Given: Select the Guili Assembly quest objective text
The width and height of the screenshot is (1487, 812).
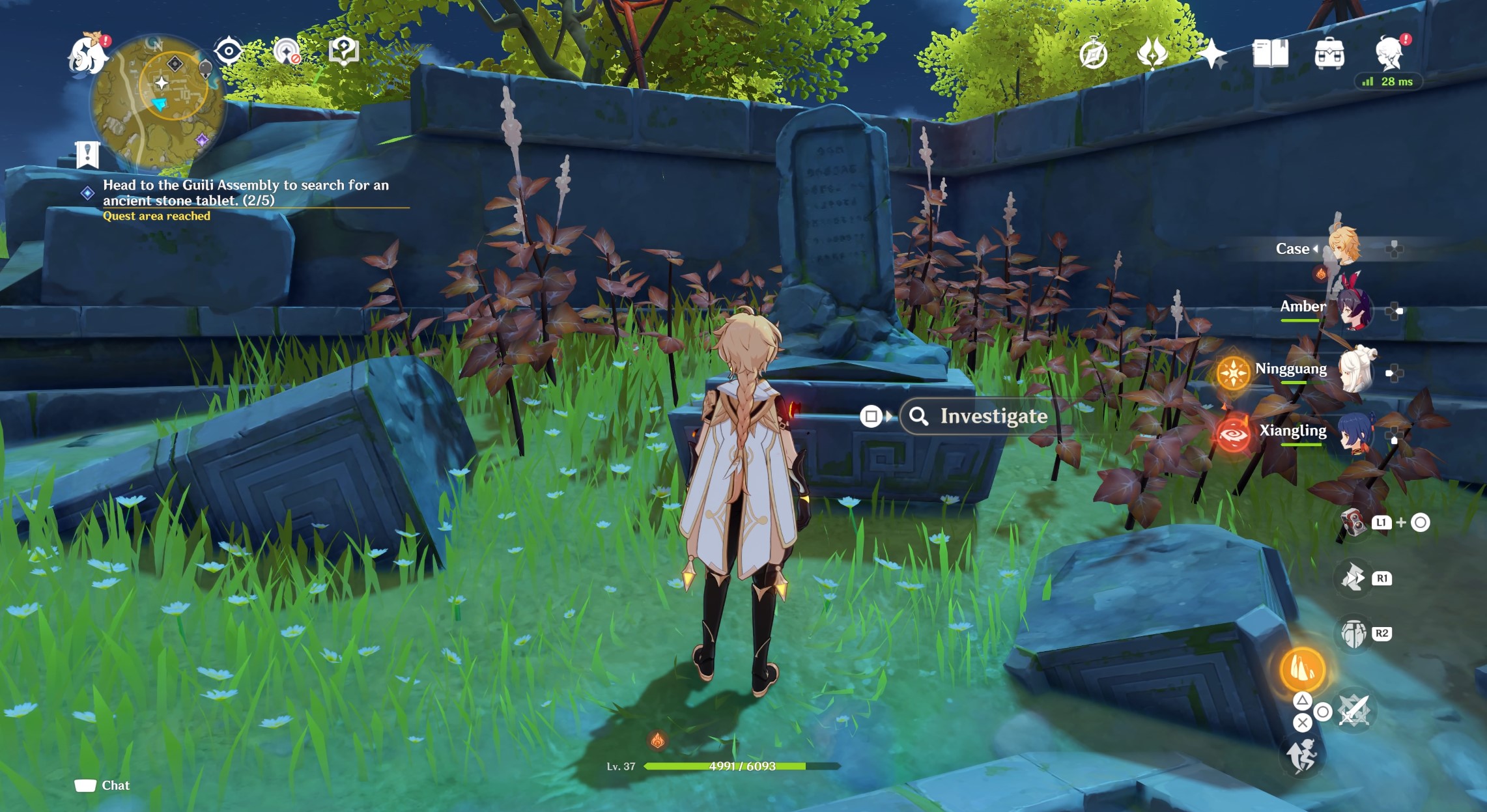Looking at the screenshot, I should (x=246, y=193).
